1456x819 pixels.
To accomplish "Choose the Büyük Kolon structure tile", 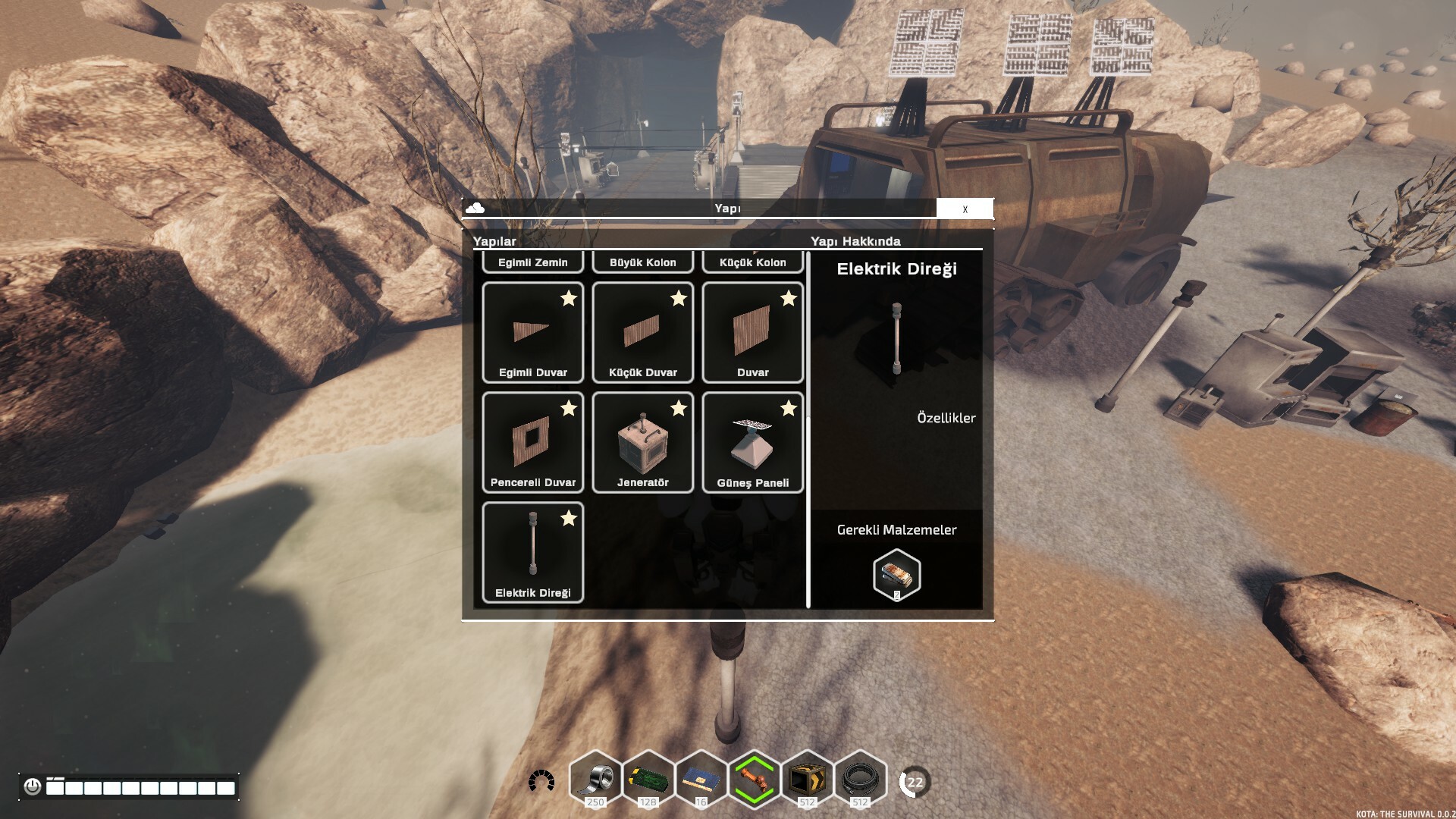I will [643, 262].
